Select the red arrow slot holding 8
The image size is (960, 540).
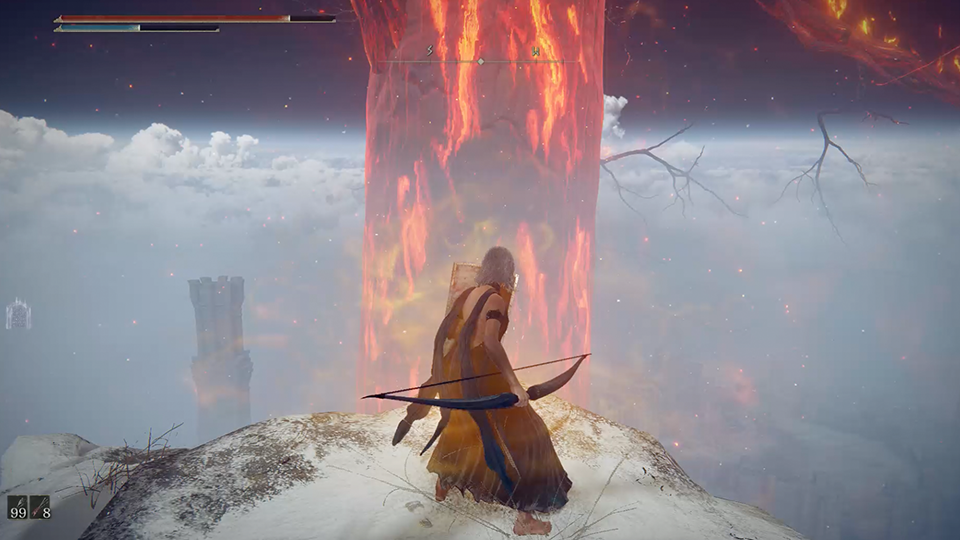pos(40,507)
